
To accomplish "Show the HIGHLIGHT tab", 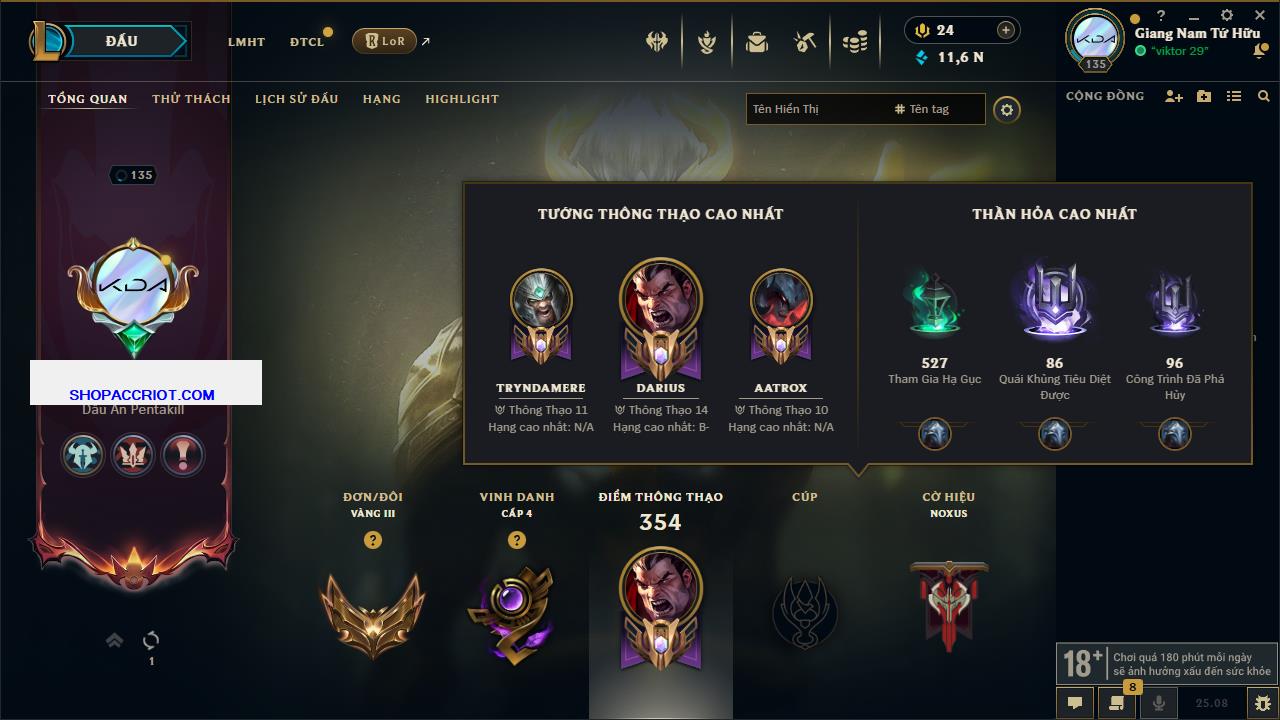I will 461,99.
